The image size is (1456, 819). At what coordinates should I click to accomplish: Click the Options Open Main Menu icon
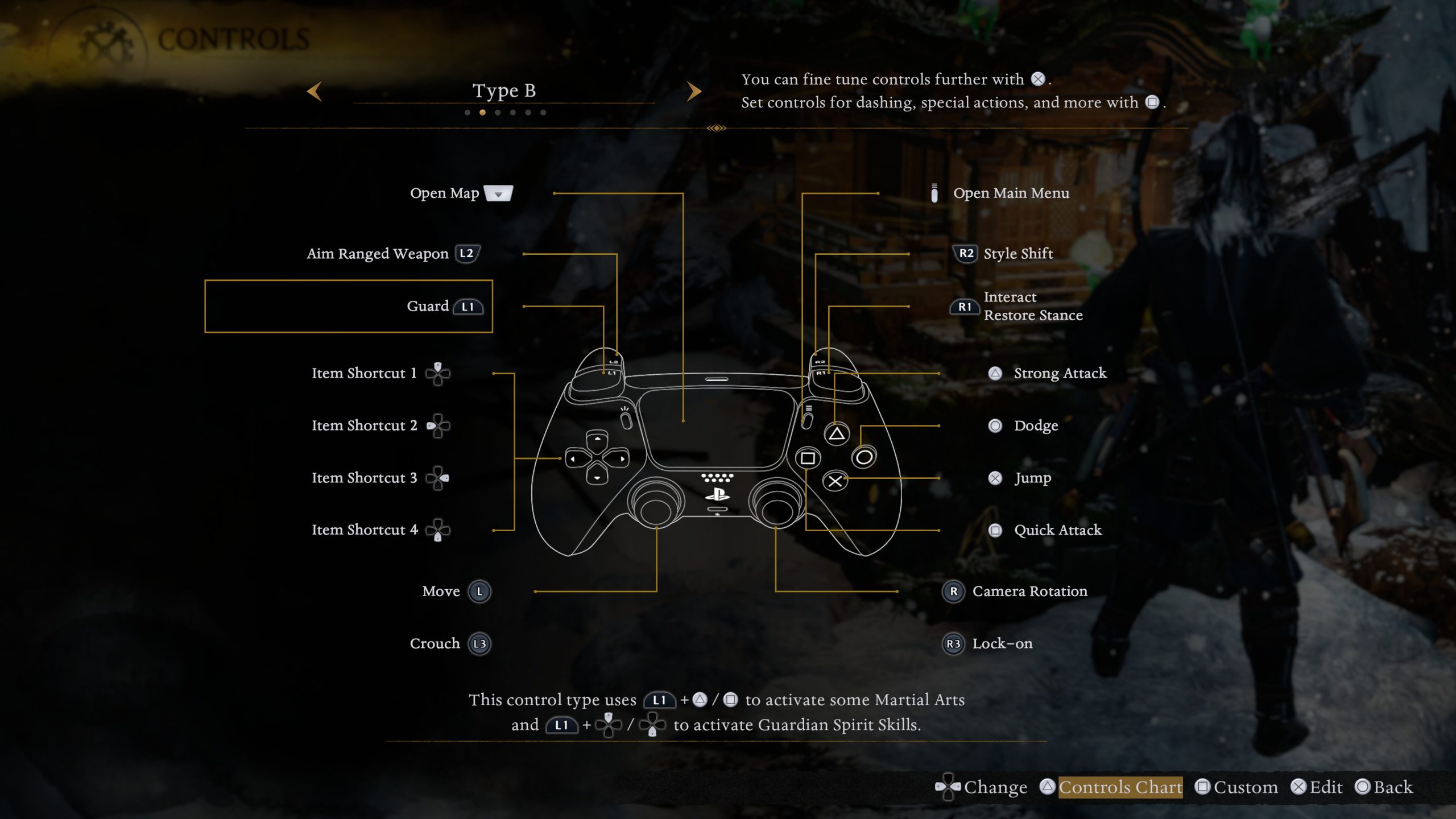936,193
